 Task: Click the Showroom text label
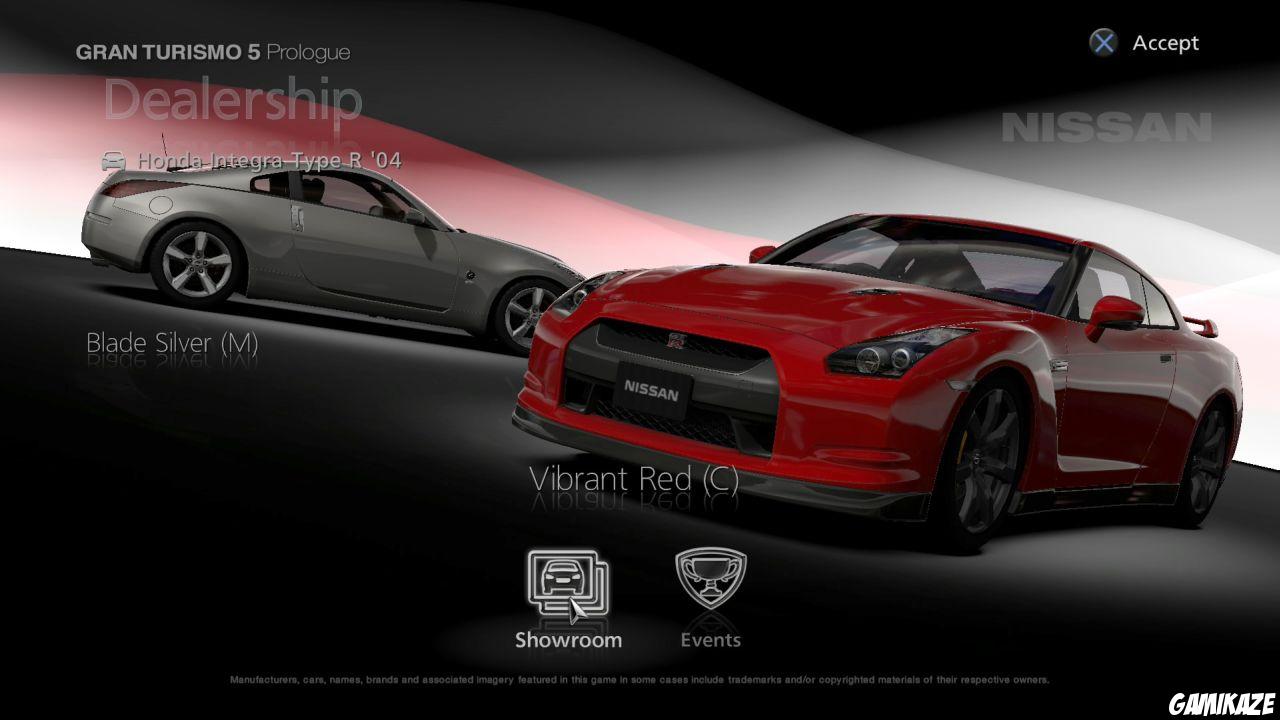point(568,639)
